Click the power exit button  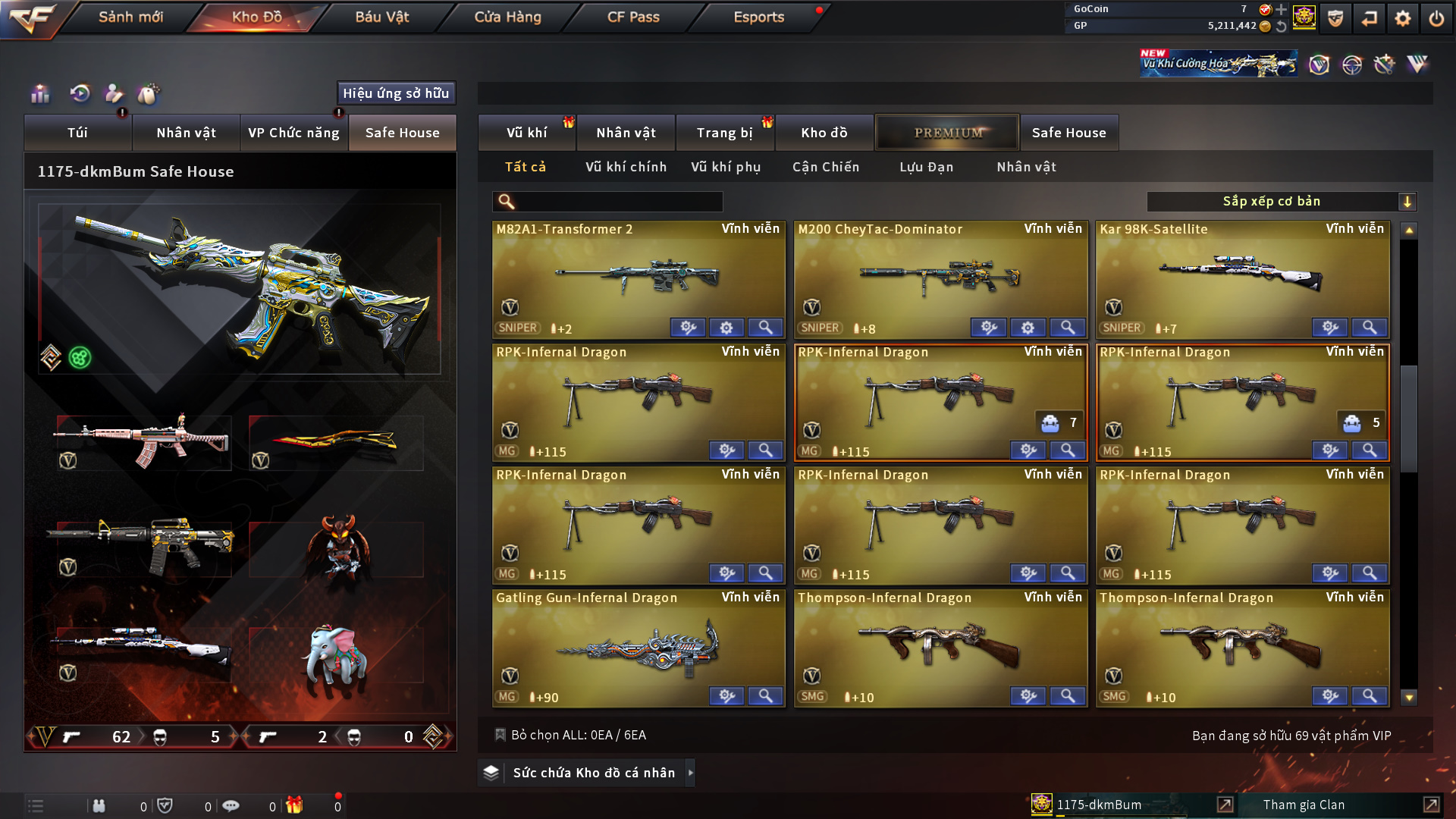(1436, 18)
